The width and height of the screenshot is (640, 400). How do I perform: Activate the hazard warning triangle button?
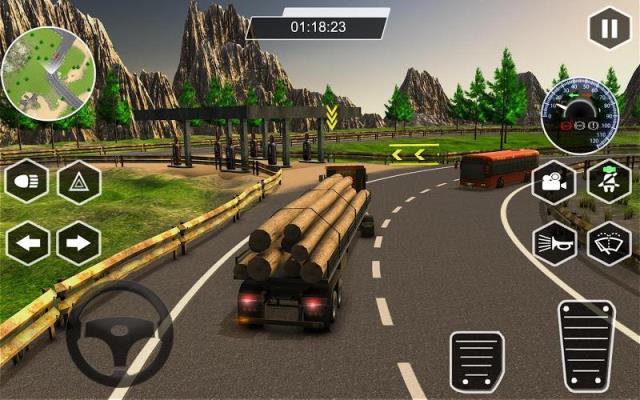pyautogui.click(x=78, y=182)
